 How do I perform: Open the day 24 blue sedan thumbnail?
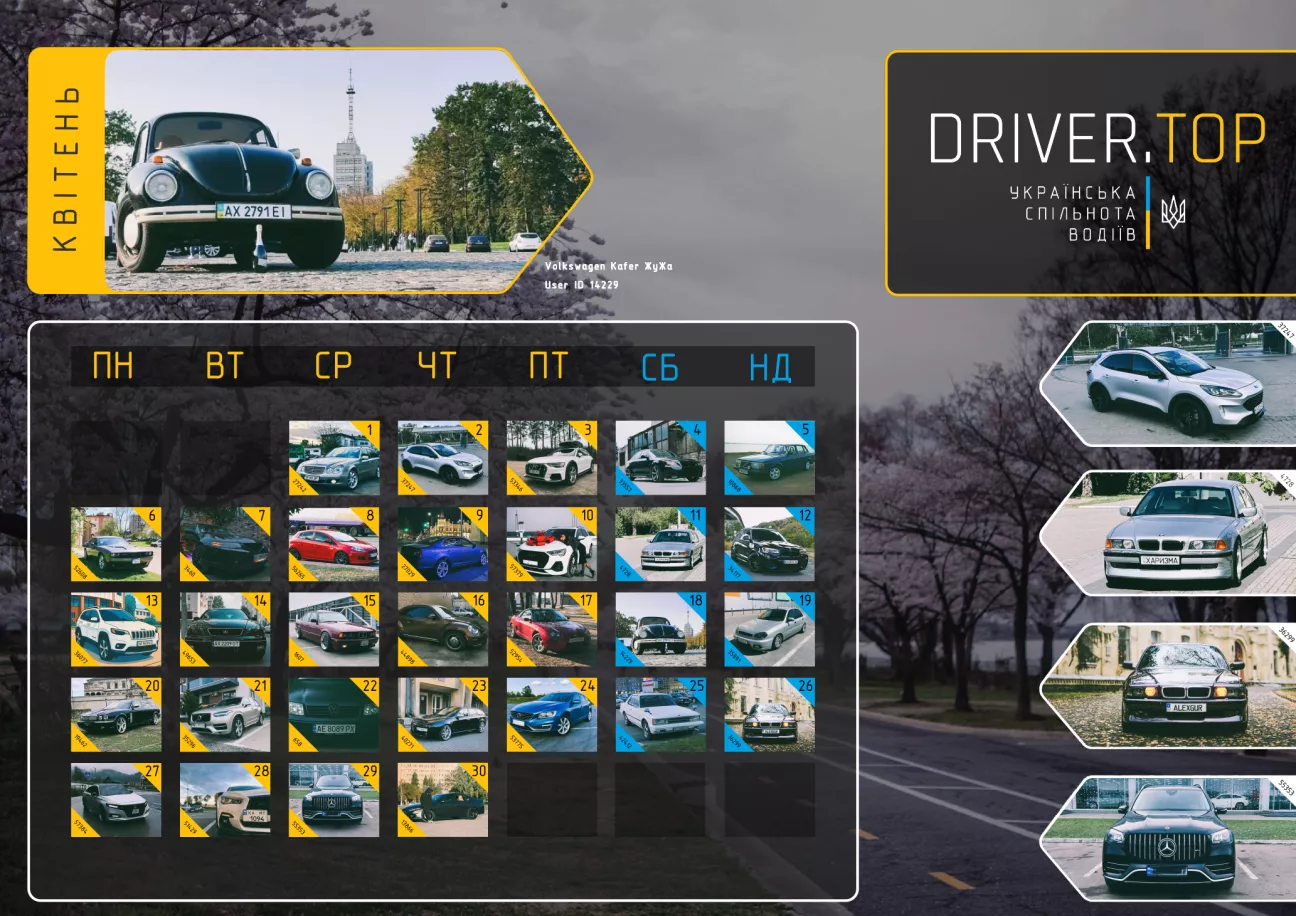(x=551, y=715)
